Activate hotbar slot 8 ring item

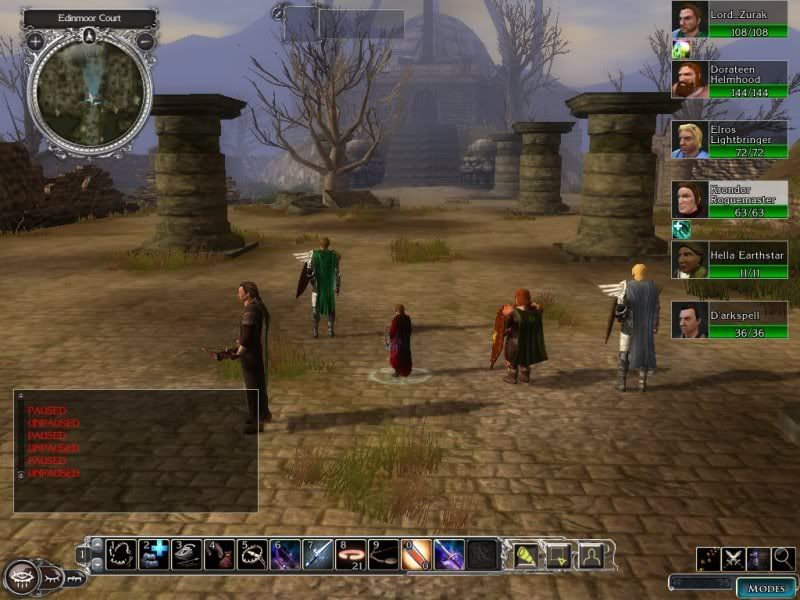[350, 553]
